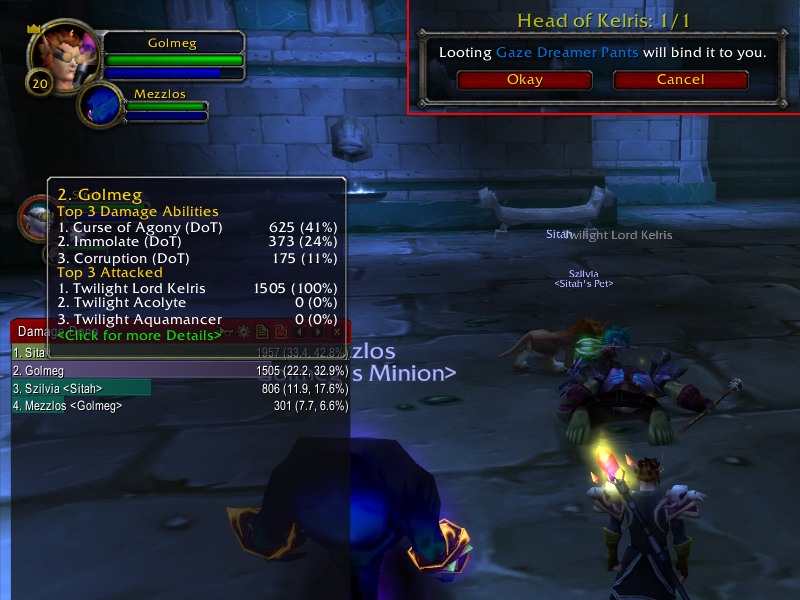Select the Szilvia row in the damage meter

pyautogui.click(x=180, y=388)
